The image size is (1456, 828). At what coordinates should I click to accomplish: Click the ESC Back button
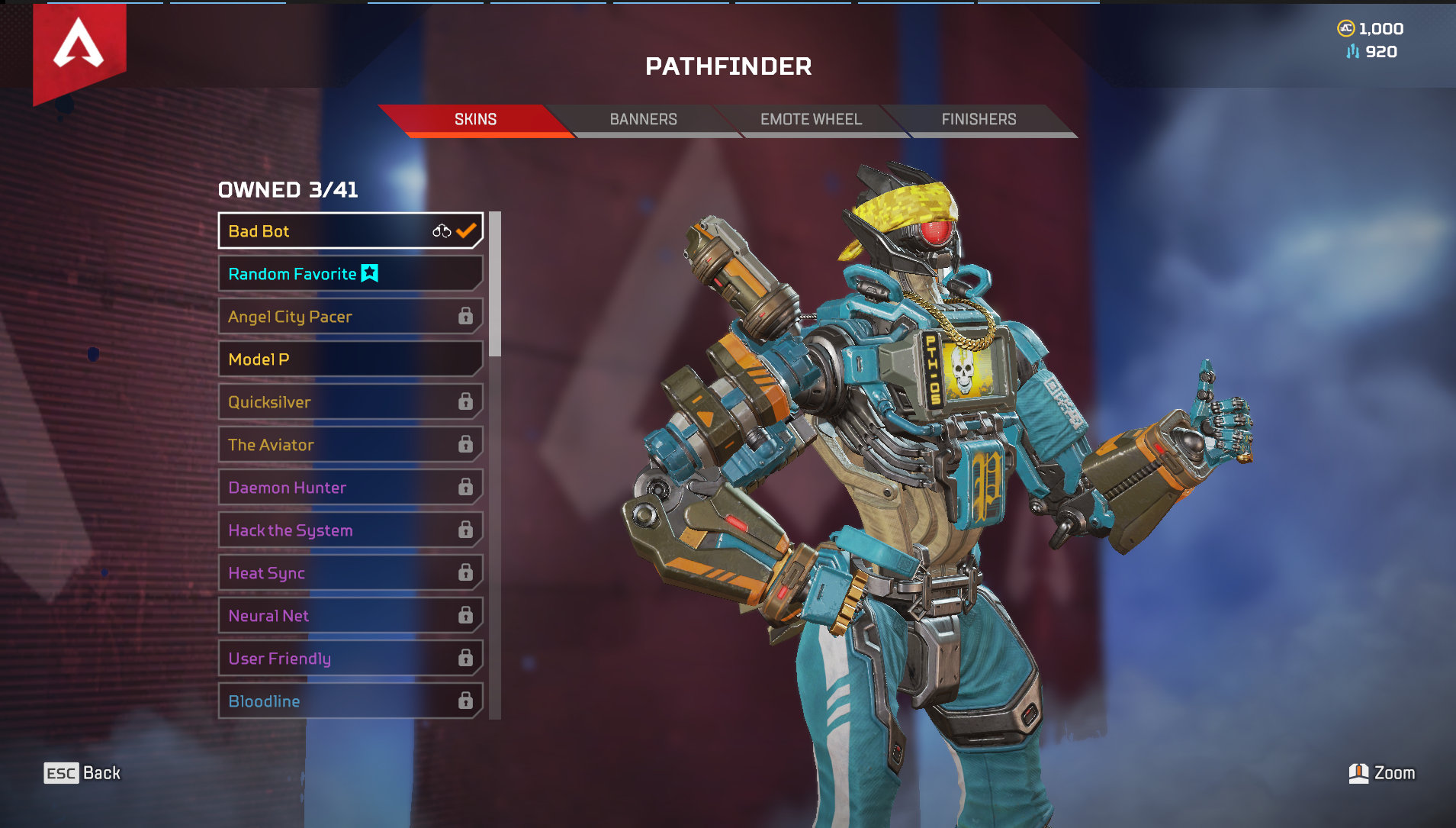point(82,772)
